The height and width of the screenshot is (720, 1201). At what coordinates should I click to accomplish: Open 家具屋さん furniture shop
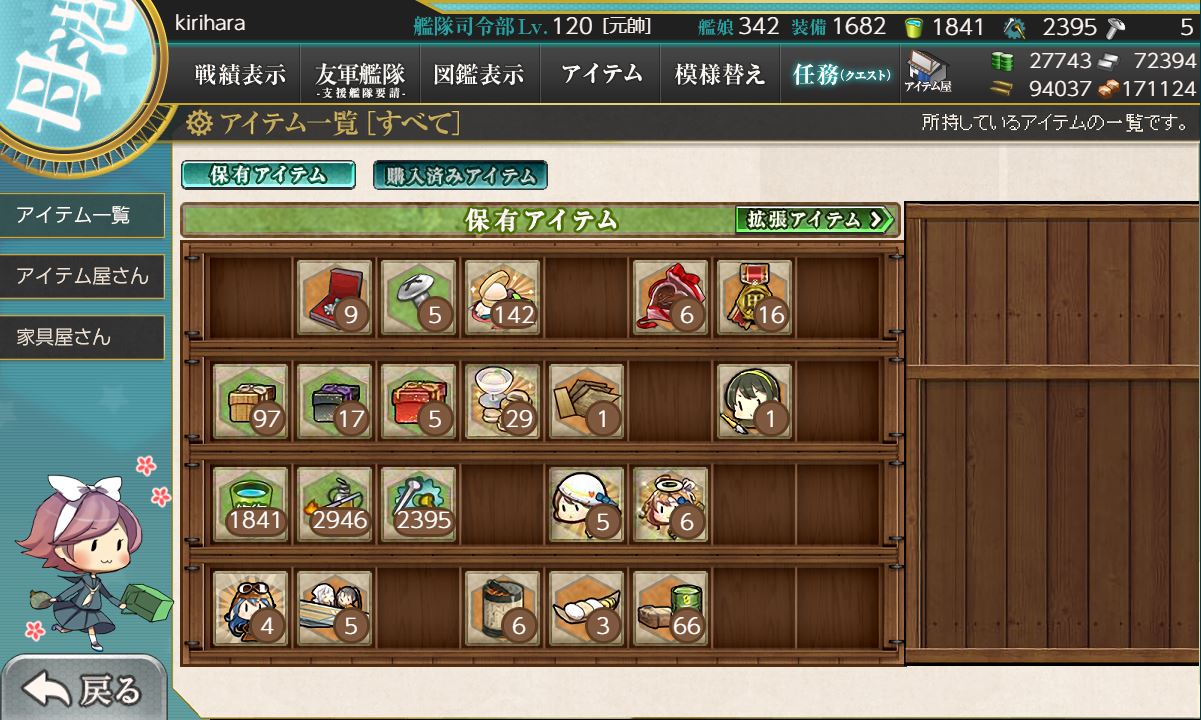(82, 337)
